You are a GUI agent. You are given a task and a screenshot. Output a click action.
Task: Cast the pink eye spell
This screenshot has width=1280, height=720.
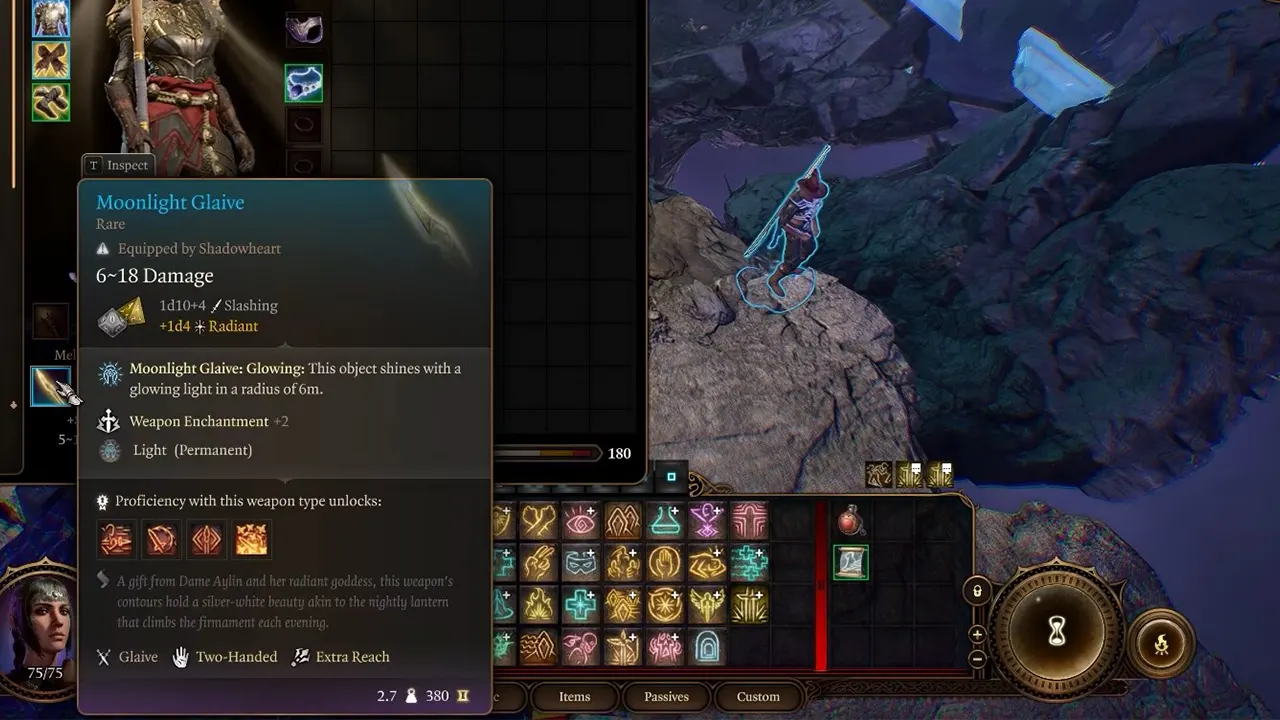point(581,520)
